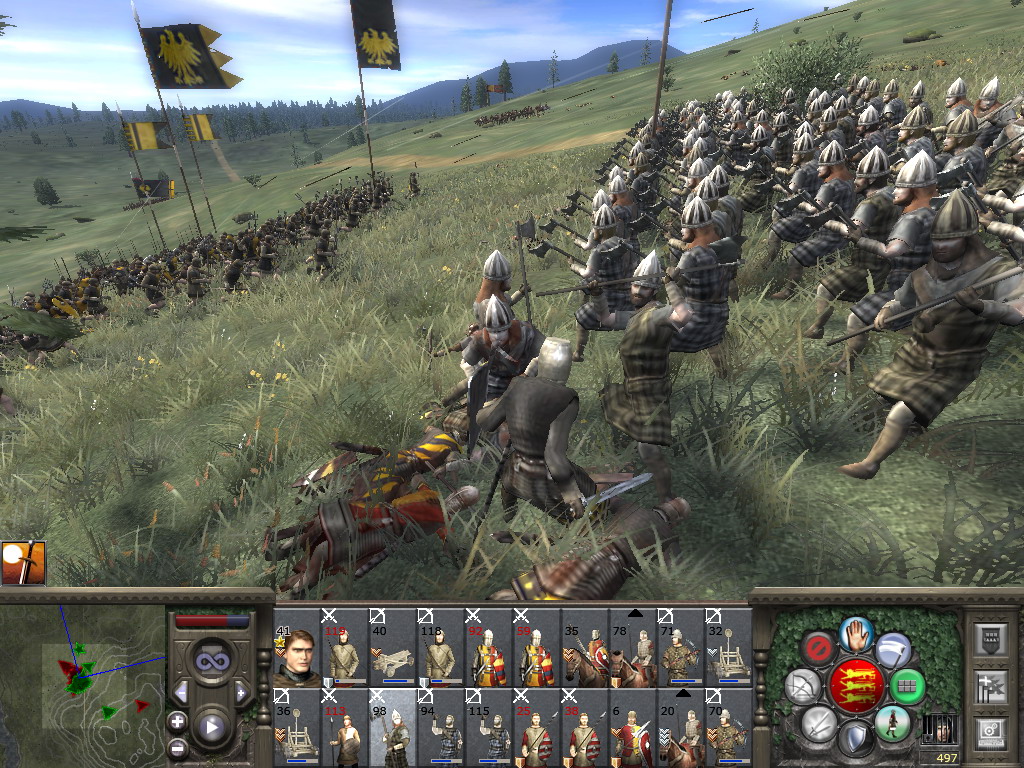The height and width of the screenshot is (768, 1024).
Task: Zoom out the minimap with minus button
Action: click(x=177, y=747)
